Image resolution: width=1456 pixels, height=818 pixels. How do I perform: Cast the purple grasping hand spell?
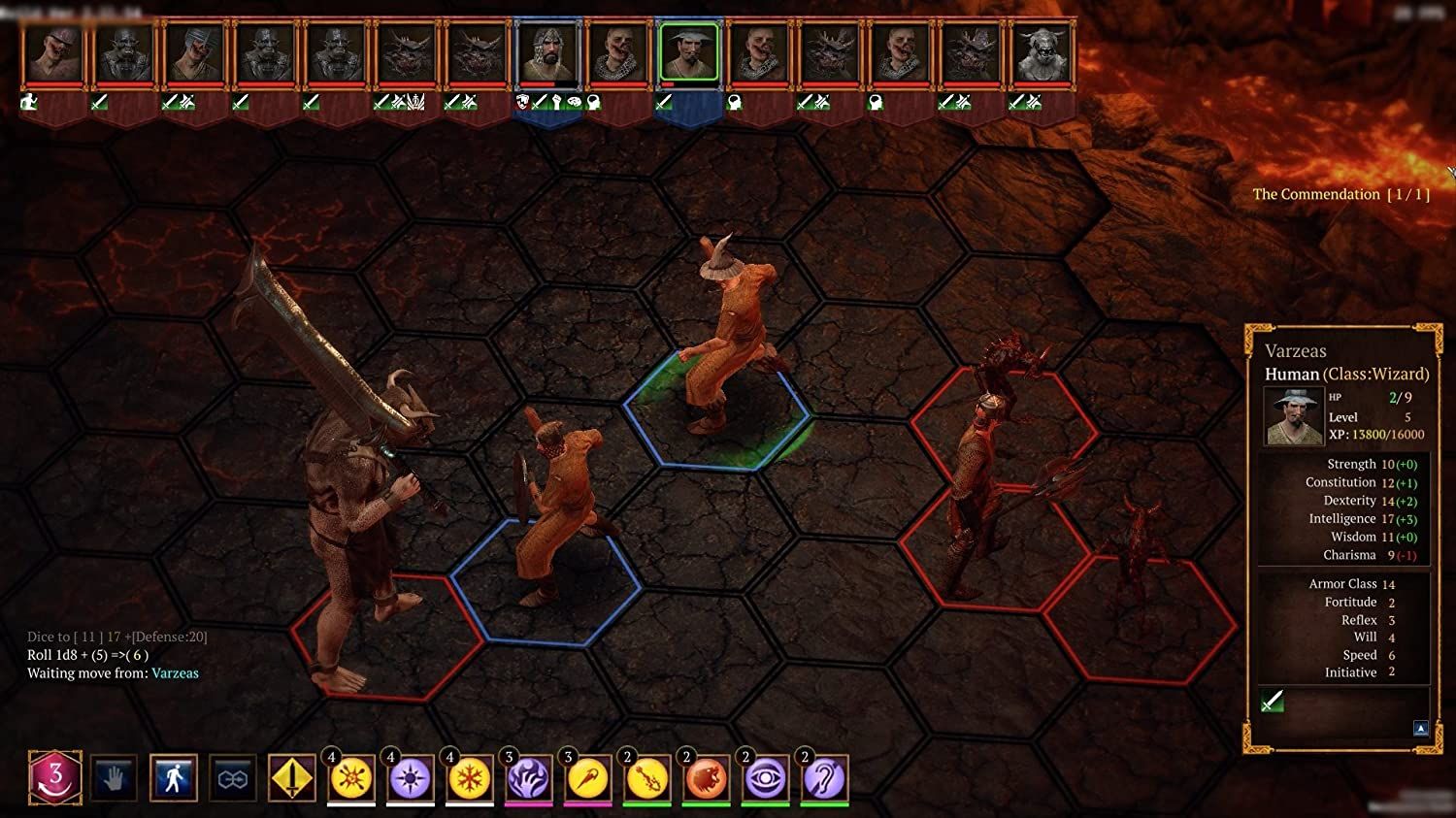(529, 779)
